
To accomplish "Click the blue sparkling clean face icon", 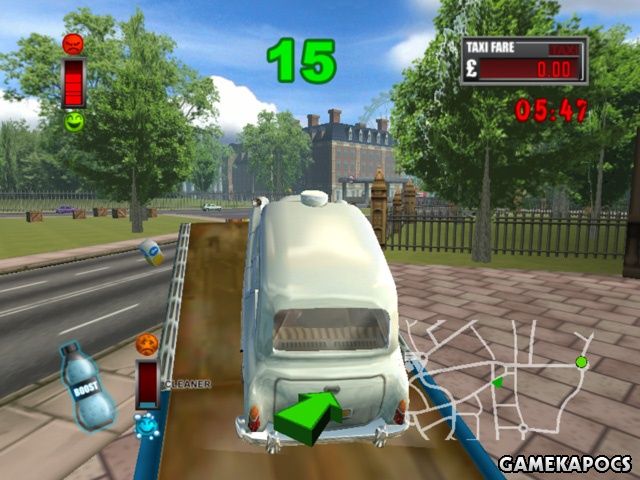I will [x=146, y=425].
